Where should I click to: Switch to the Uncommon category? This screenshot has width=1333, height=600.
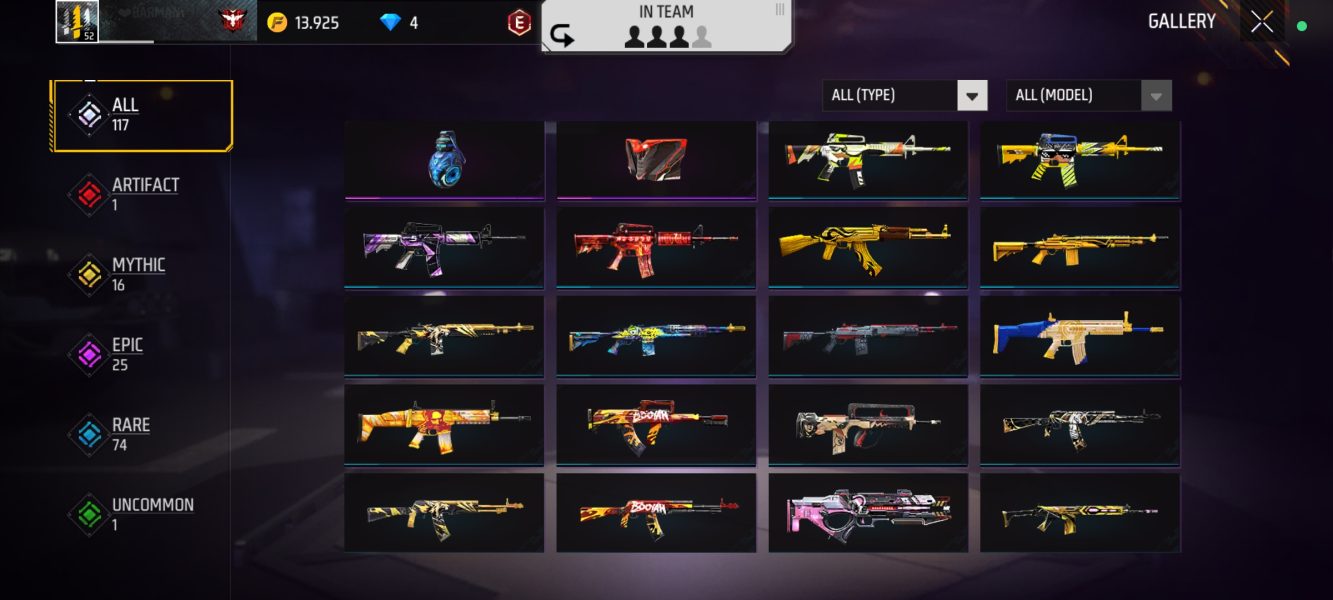150,514
